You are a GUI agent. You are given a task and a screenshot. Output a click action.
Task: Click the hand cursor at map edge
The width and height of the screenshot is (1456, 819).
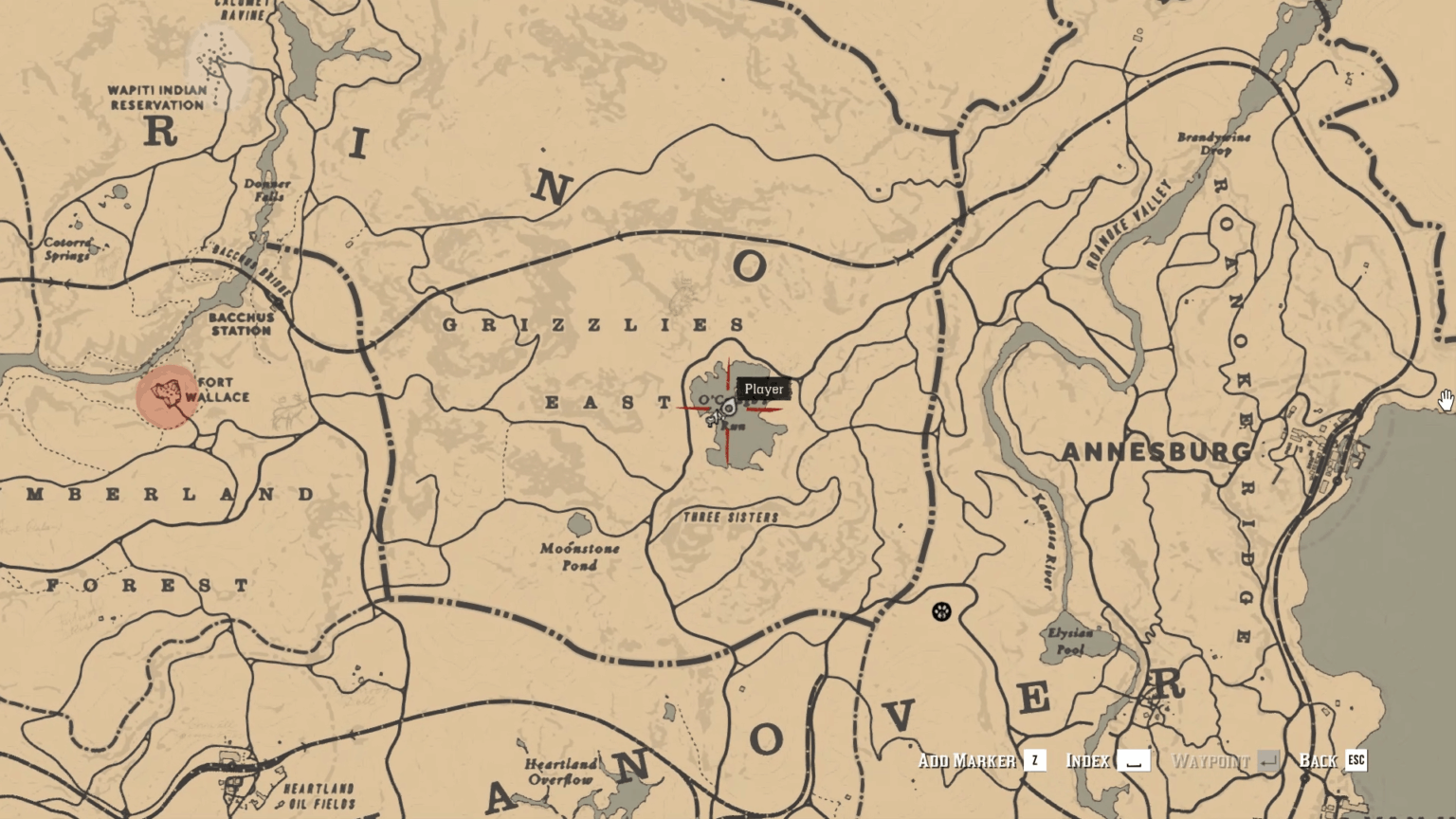pos(1445,402)
